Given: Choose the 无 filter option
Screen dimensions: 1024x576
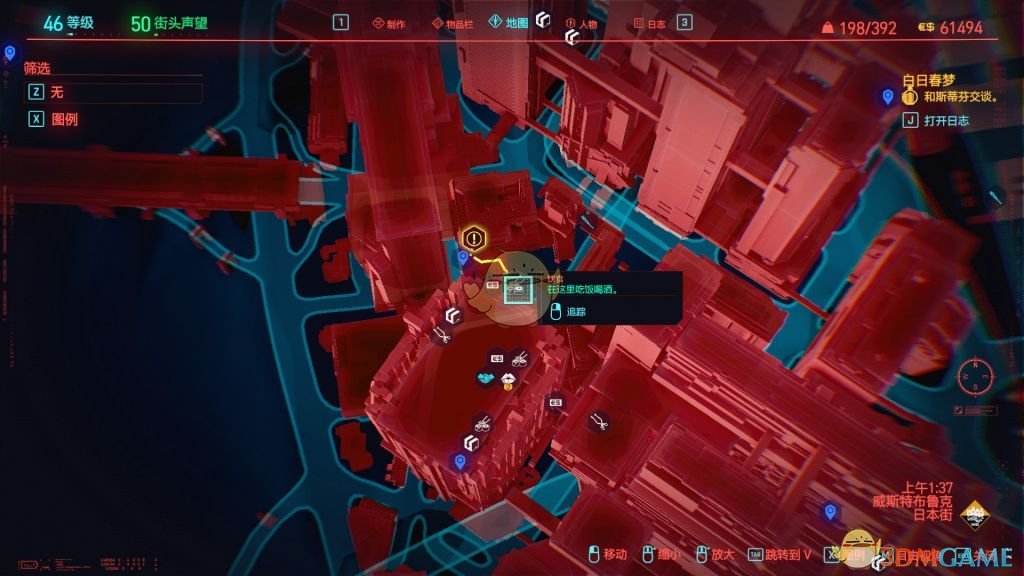Looking at the screenshot, I should pos(112,92).
